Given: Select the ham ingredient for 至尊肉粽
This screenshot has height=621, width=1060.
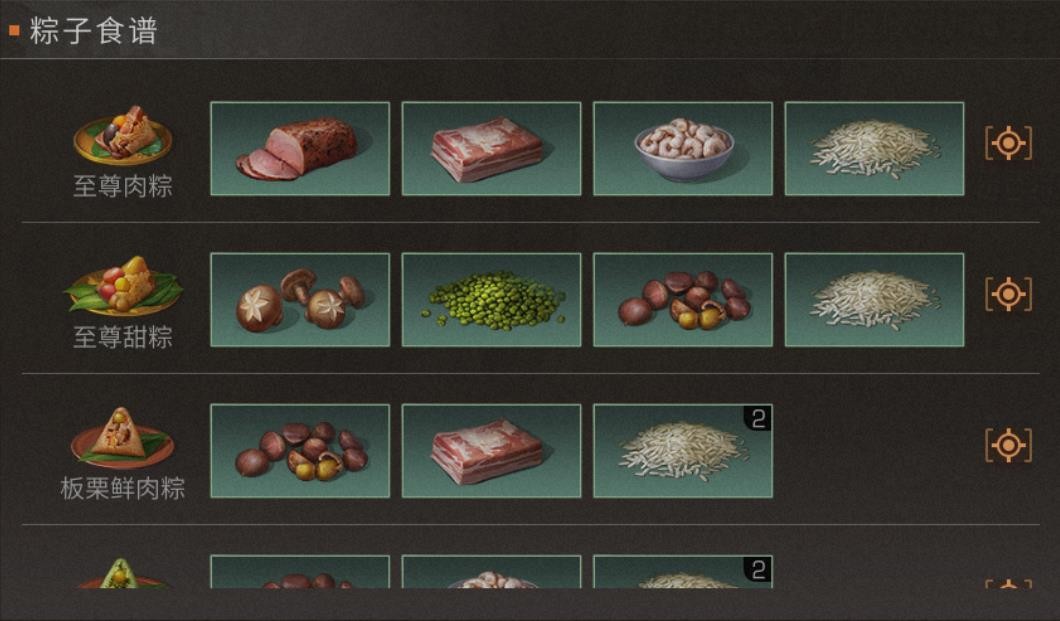Looking at the screenshot, I should tap(300, 149).
